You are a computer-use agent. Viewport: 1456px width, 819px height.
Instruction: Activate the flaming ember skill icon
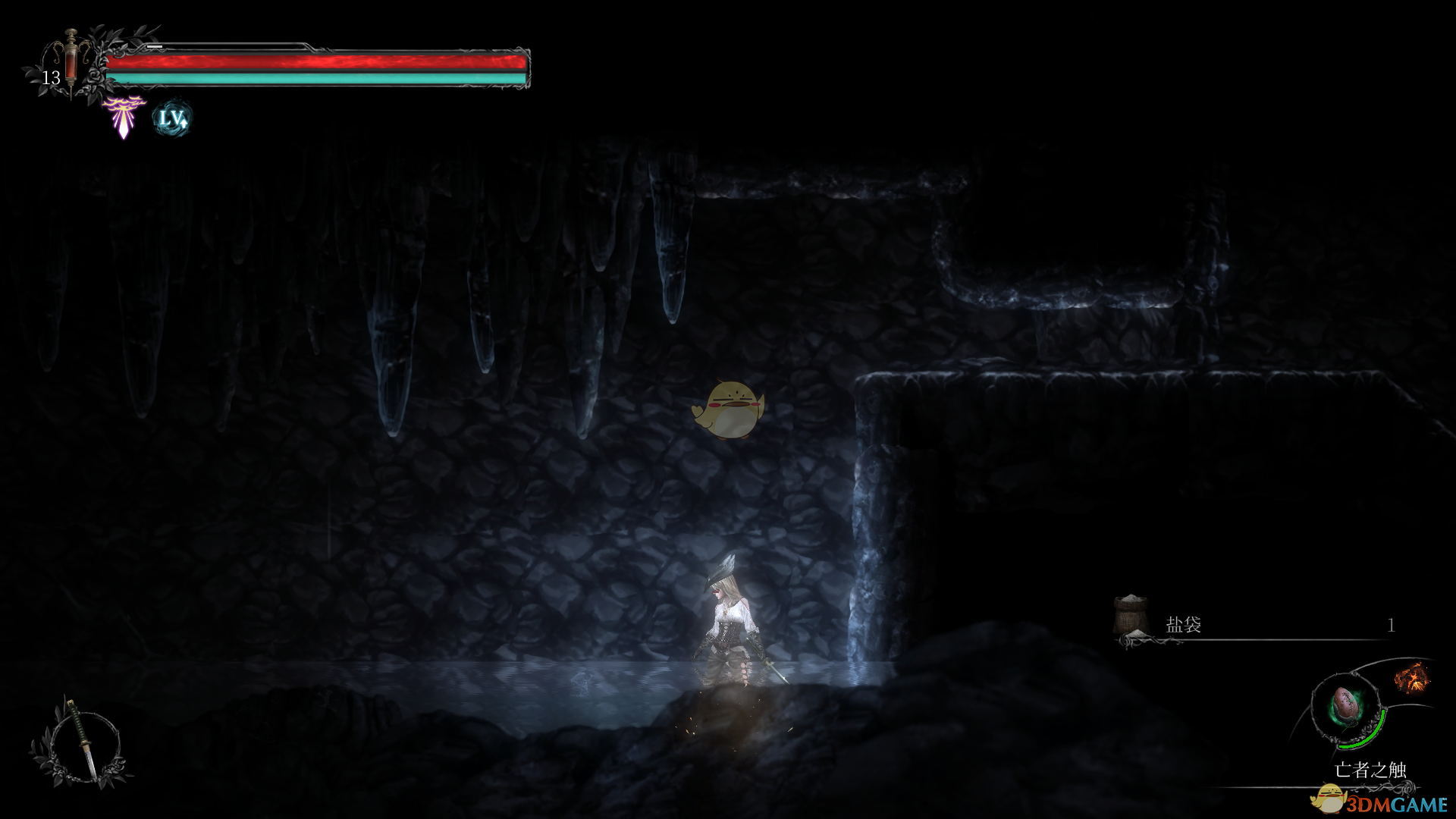1411,677
